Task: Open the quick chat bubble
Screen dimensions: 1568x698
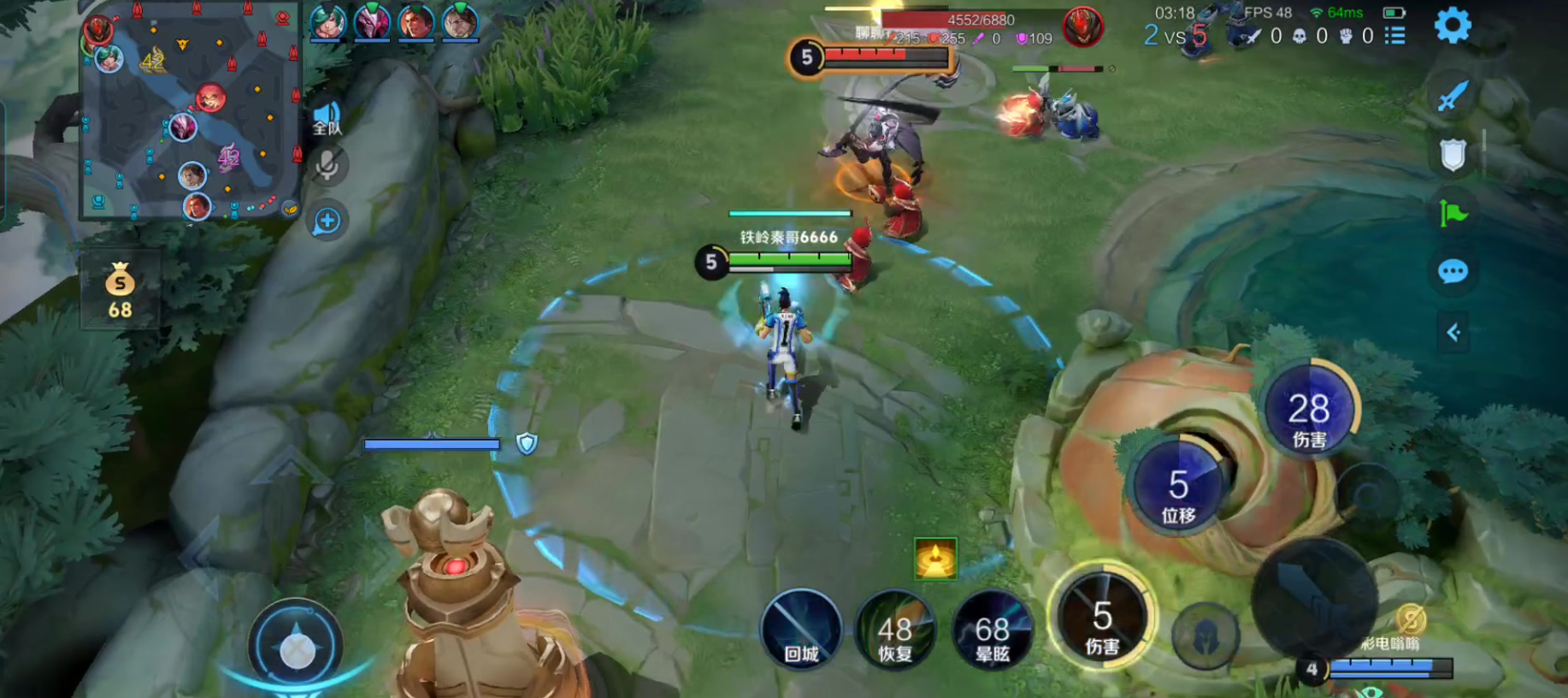Action: (x=1453, y=272)
